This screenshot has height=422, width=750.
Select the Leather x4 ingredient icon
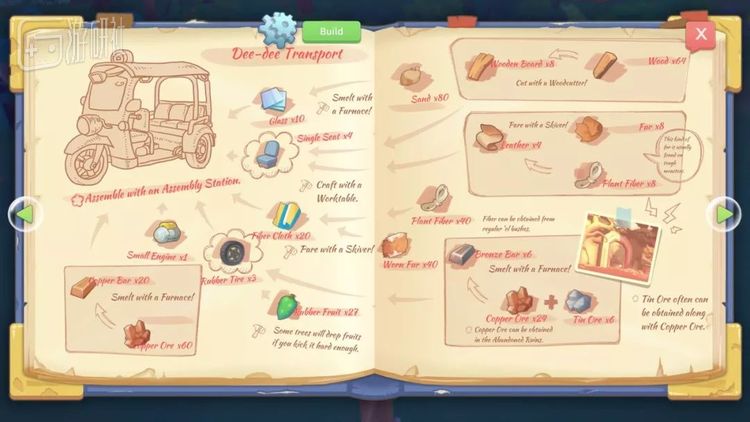[x=490, y=136]
